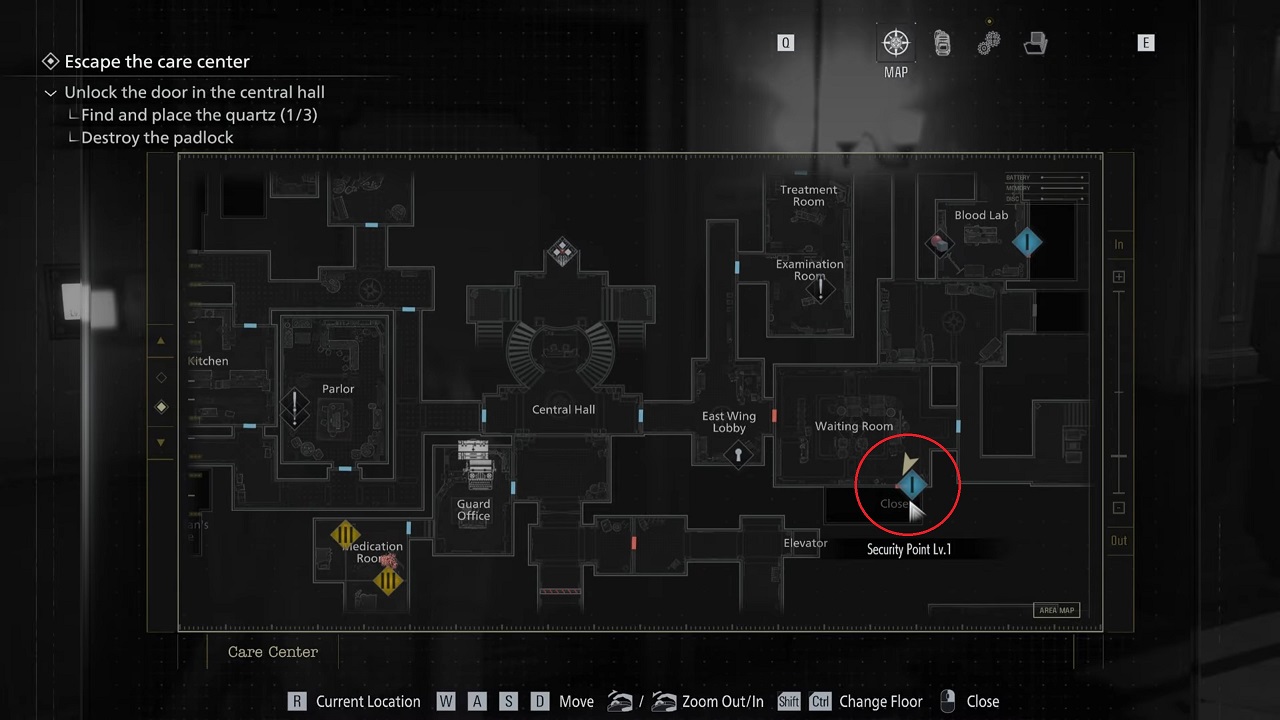Click the up arrow floor selector
Screen dimensions: 1280x720
pyautogui.click(x=160, y=340)
